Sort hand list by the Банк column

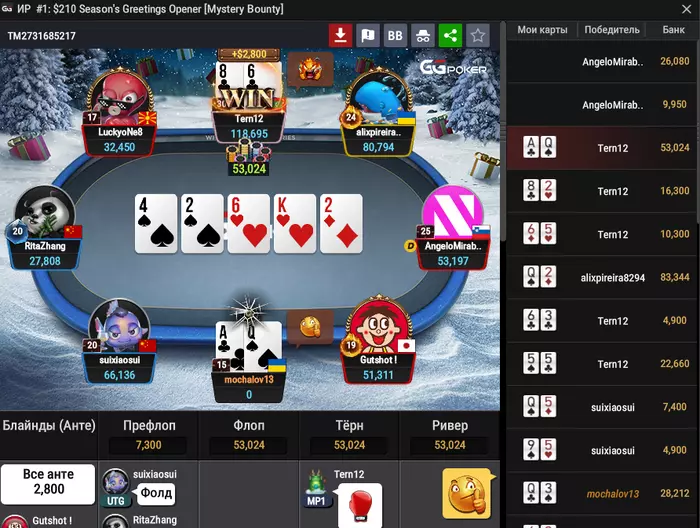point(673,30)
